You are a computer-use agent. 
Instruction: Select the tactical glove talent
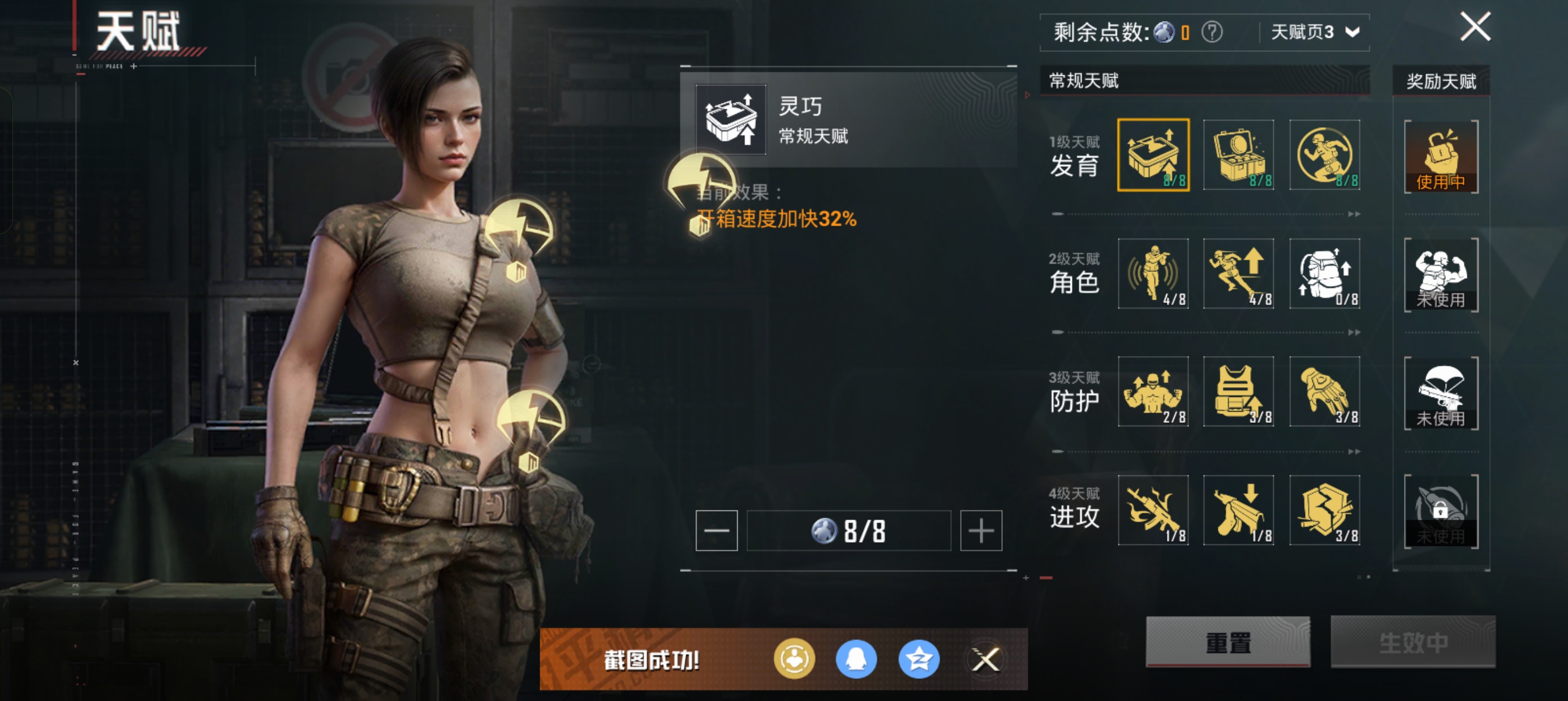[x=1325, y=391]
